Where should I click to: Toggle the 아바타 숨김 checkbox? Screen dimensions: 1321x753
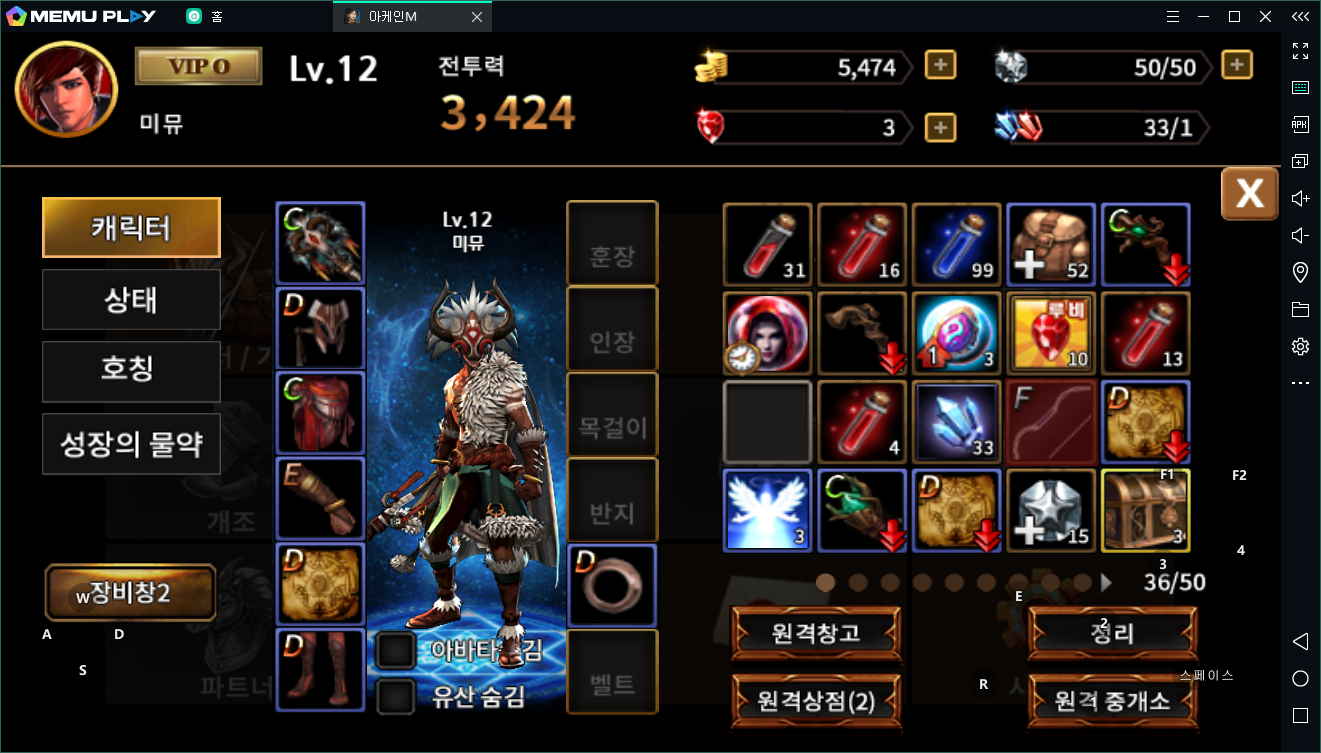pyautogui.click(x=397, y=651)
